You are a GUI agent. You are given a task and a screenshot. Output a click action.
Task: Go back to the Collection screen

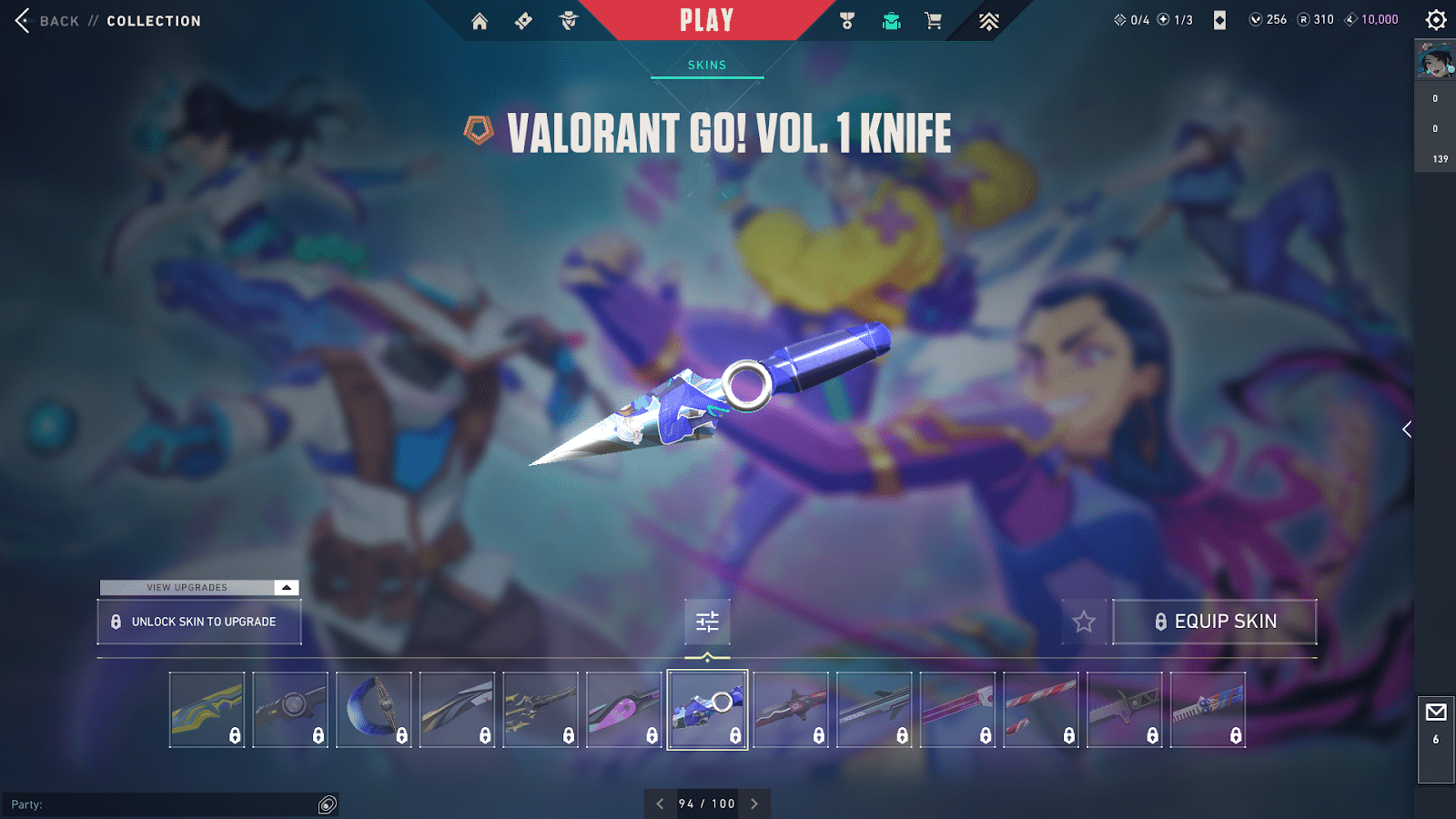(23, 20)
